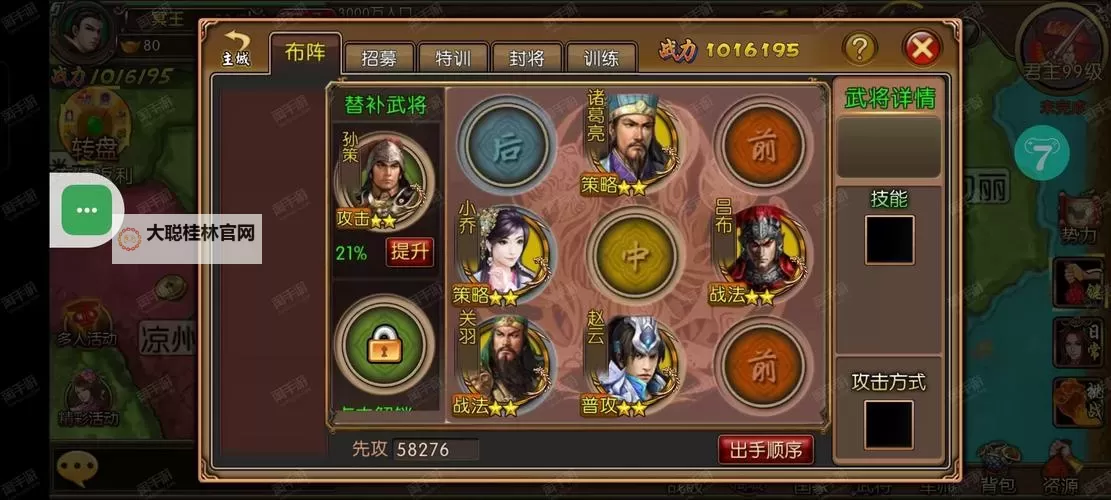Switch to the 训练 training tab
The width and height of the screenshot is (1111, 500).
pos(601,58)
